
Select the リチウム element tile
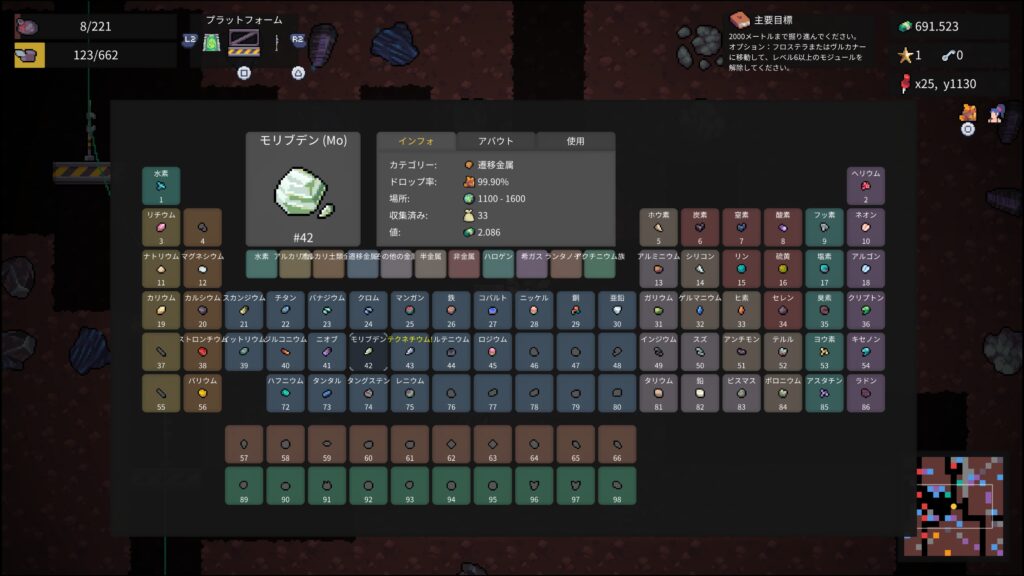[161, 227]
